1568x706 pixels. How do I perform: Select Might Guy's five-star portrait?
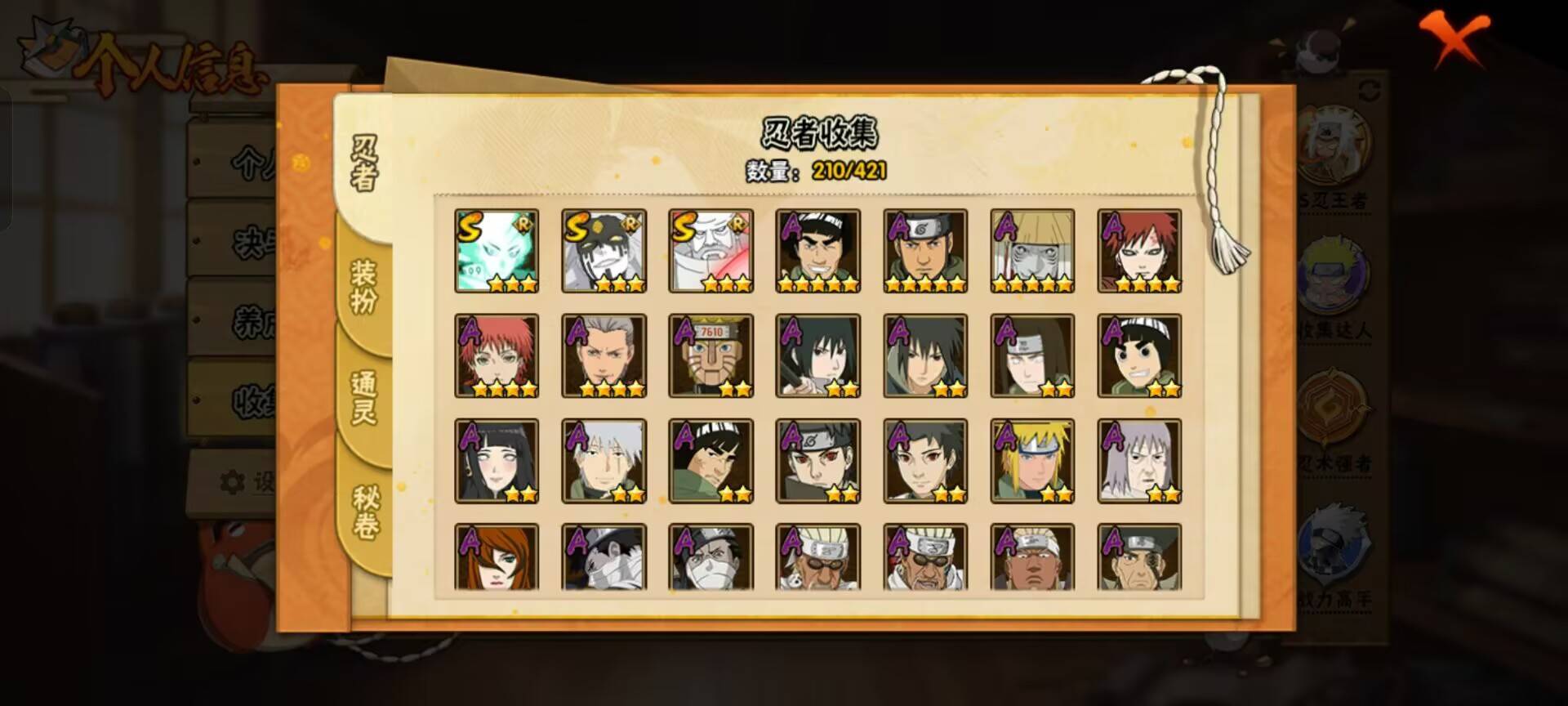click(817, 251)
